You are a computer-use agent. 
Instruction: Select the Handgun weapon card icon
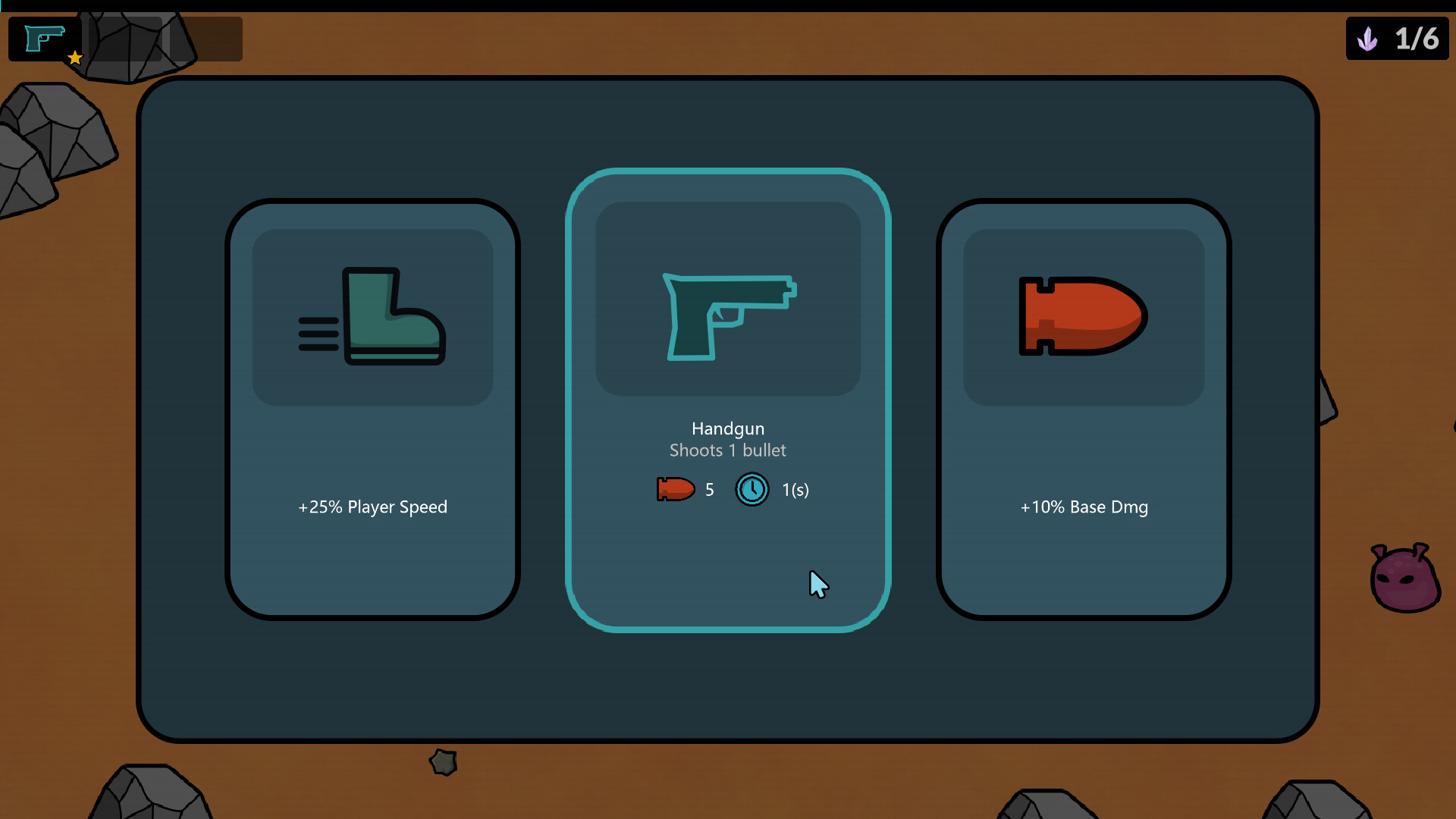pos(728,318)
